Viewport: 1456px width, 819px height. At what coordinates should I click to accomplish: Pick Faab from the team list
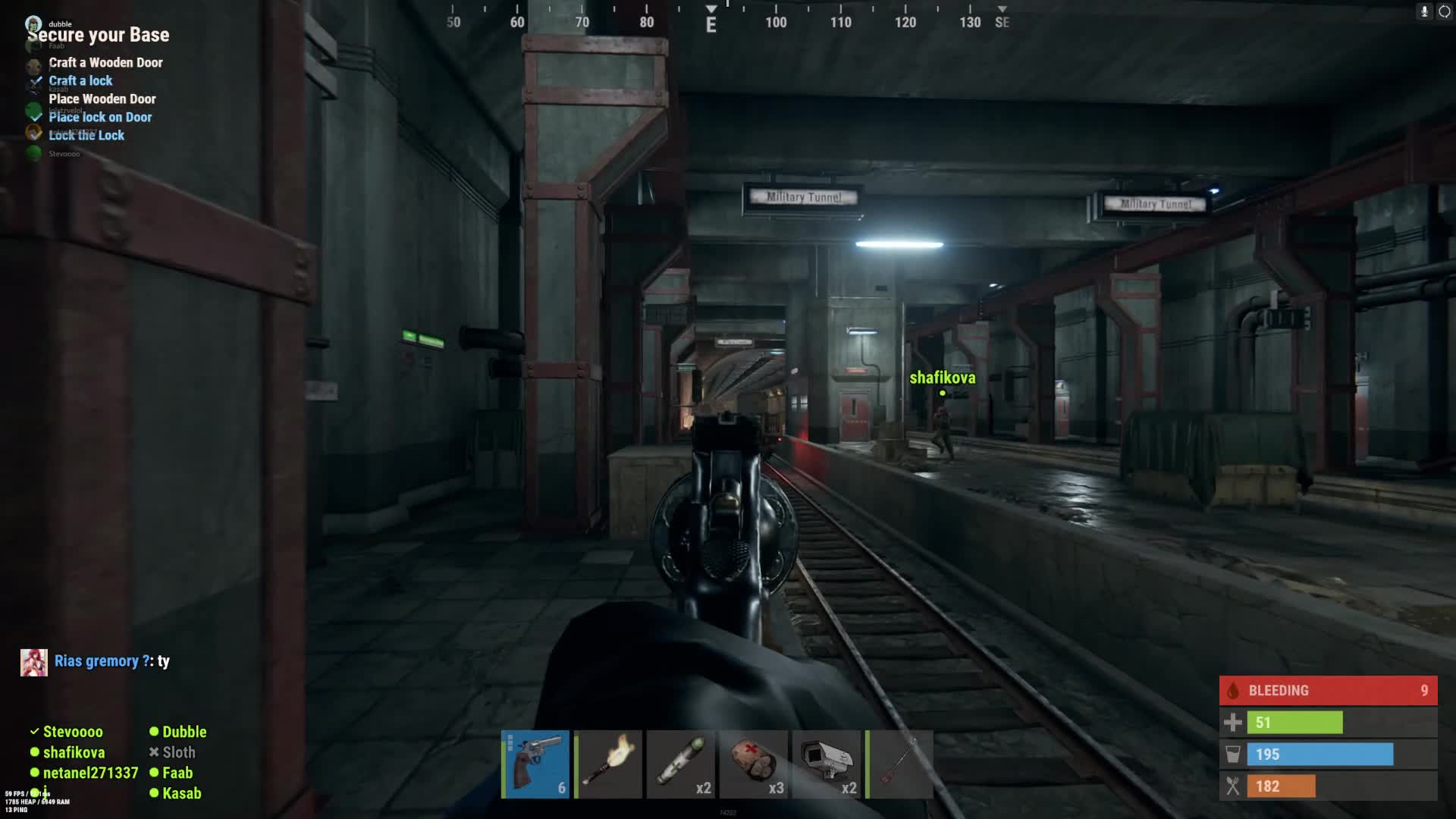(177, 773)
